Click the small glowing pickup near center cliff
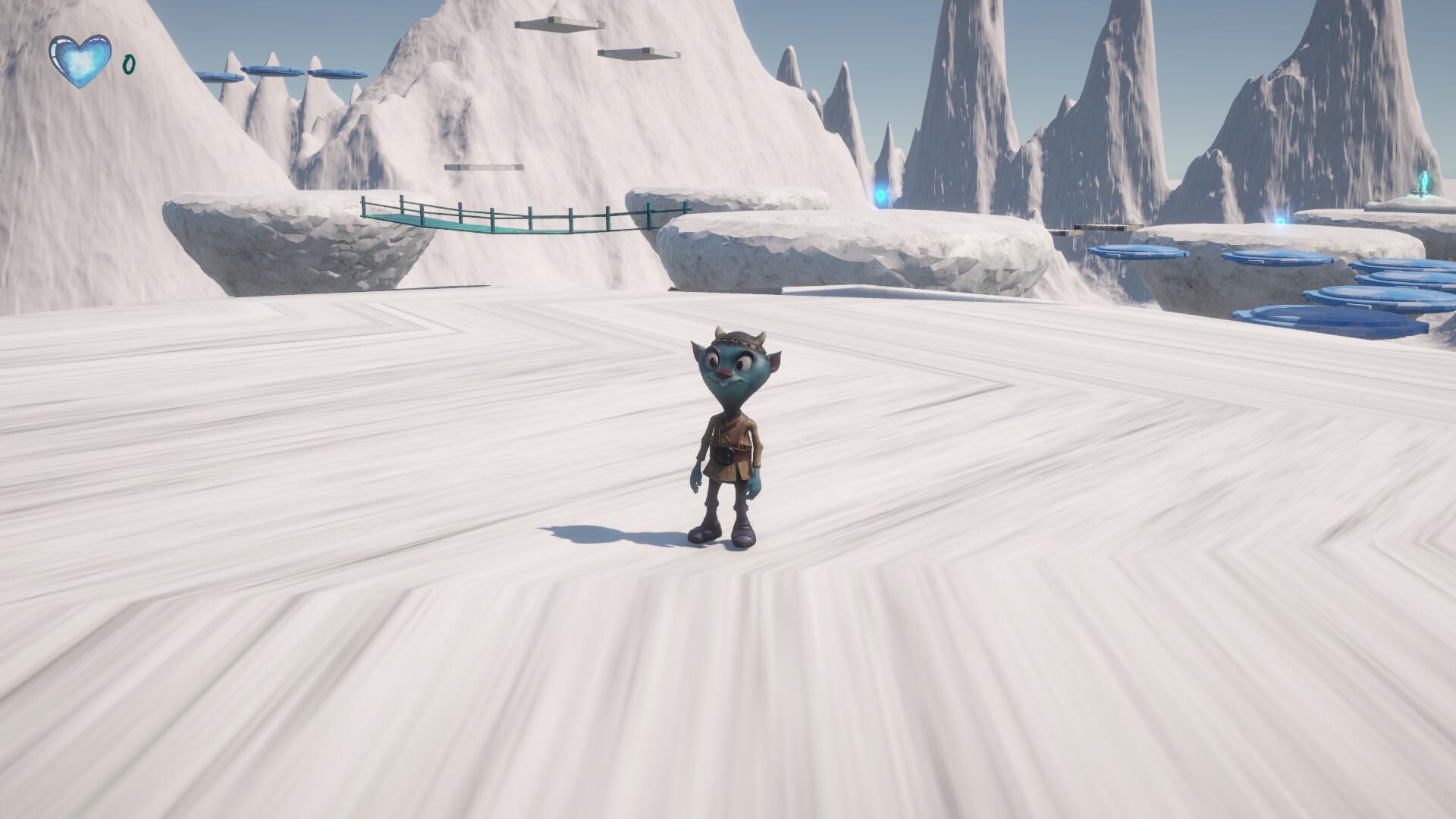Screen dimensions: 1456x819 click(882, 196)
